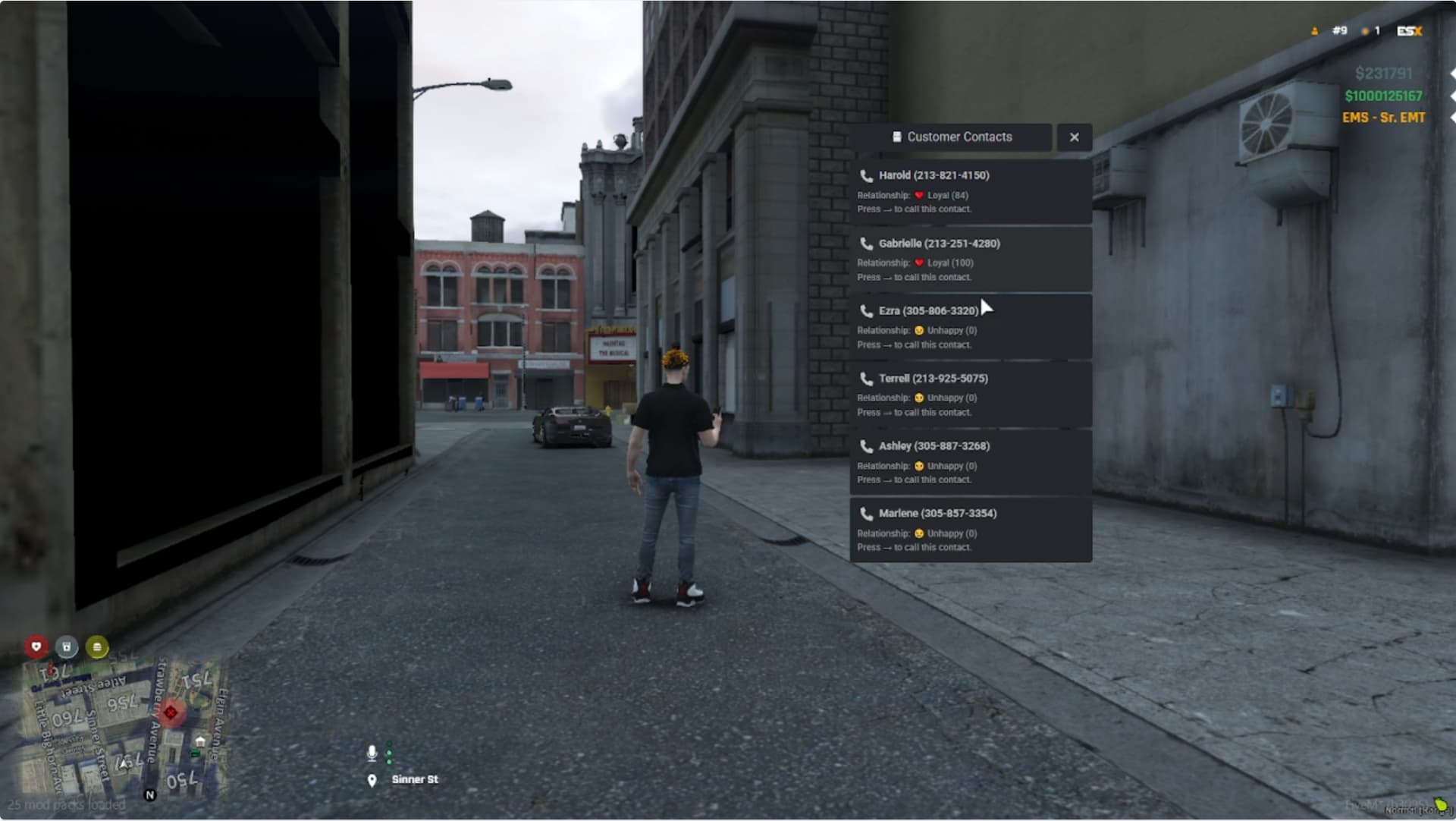Click the phone icon beside Gabrielle's number

coord(866,244)
